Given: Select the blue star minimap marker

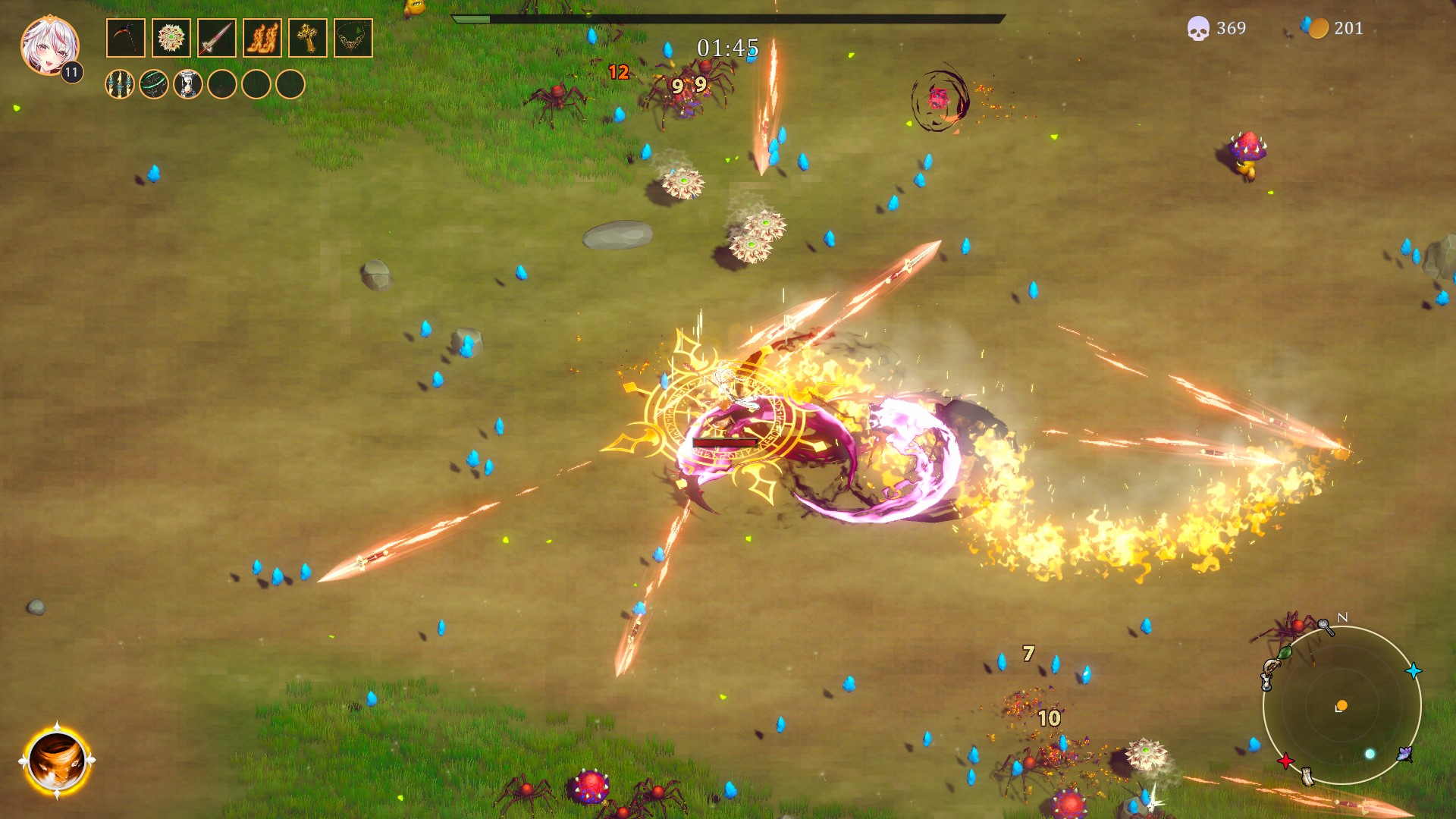Looking at the screenshot, I should [x=1414, y=671].
